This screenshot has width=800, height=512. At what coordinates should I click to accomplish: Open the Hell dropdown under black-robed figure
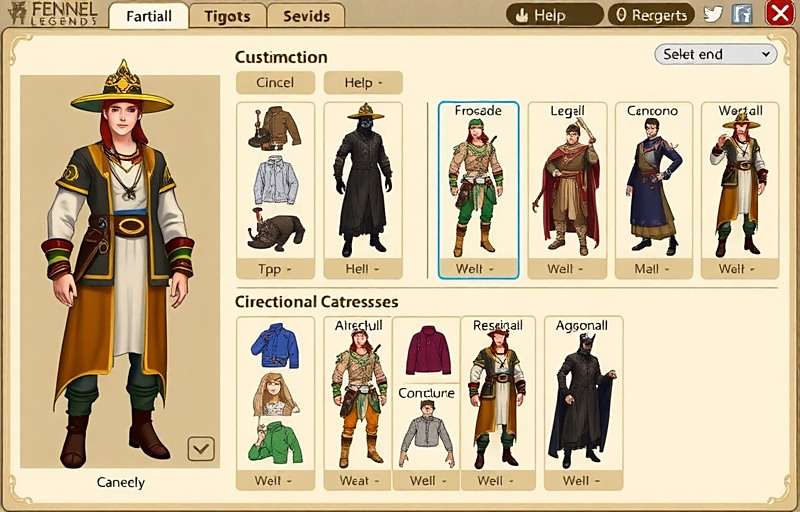click(362, 269)
